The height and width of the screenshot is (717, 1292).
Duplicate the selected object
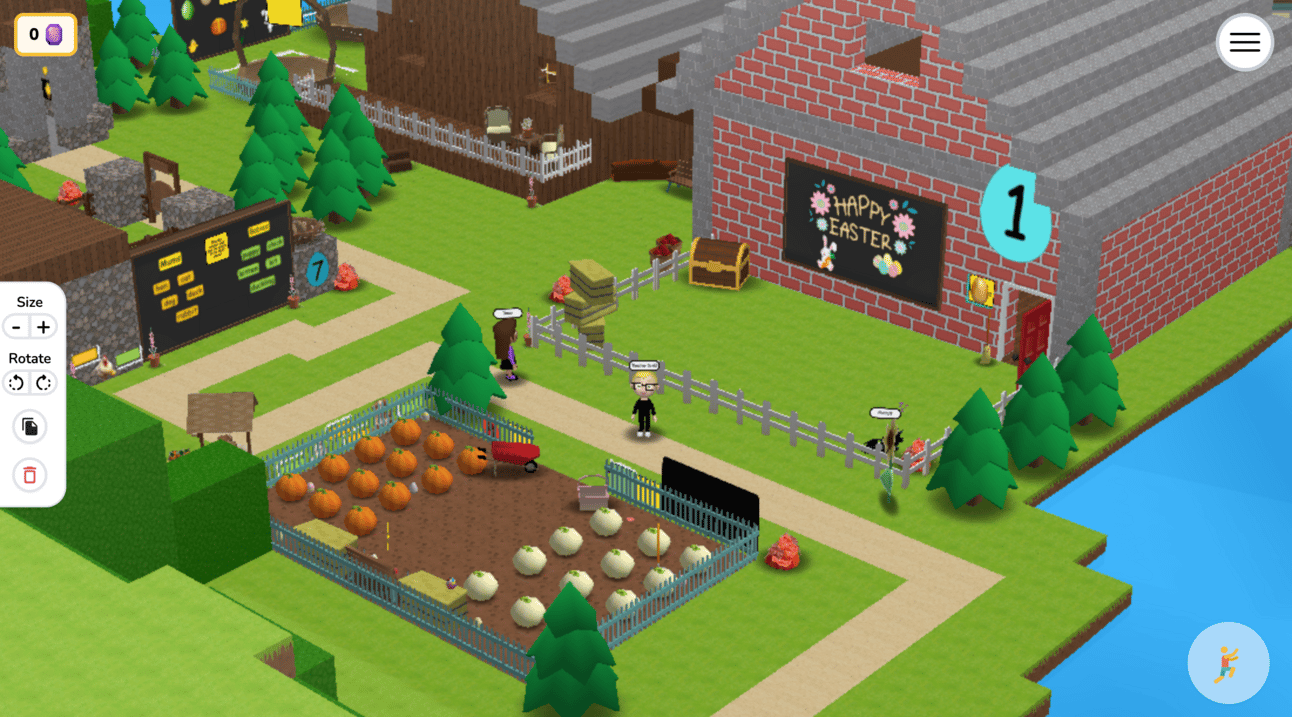coord(30,428)
